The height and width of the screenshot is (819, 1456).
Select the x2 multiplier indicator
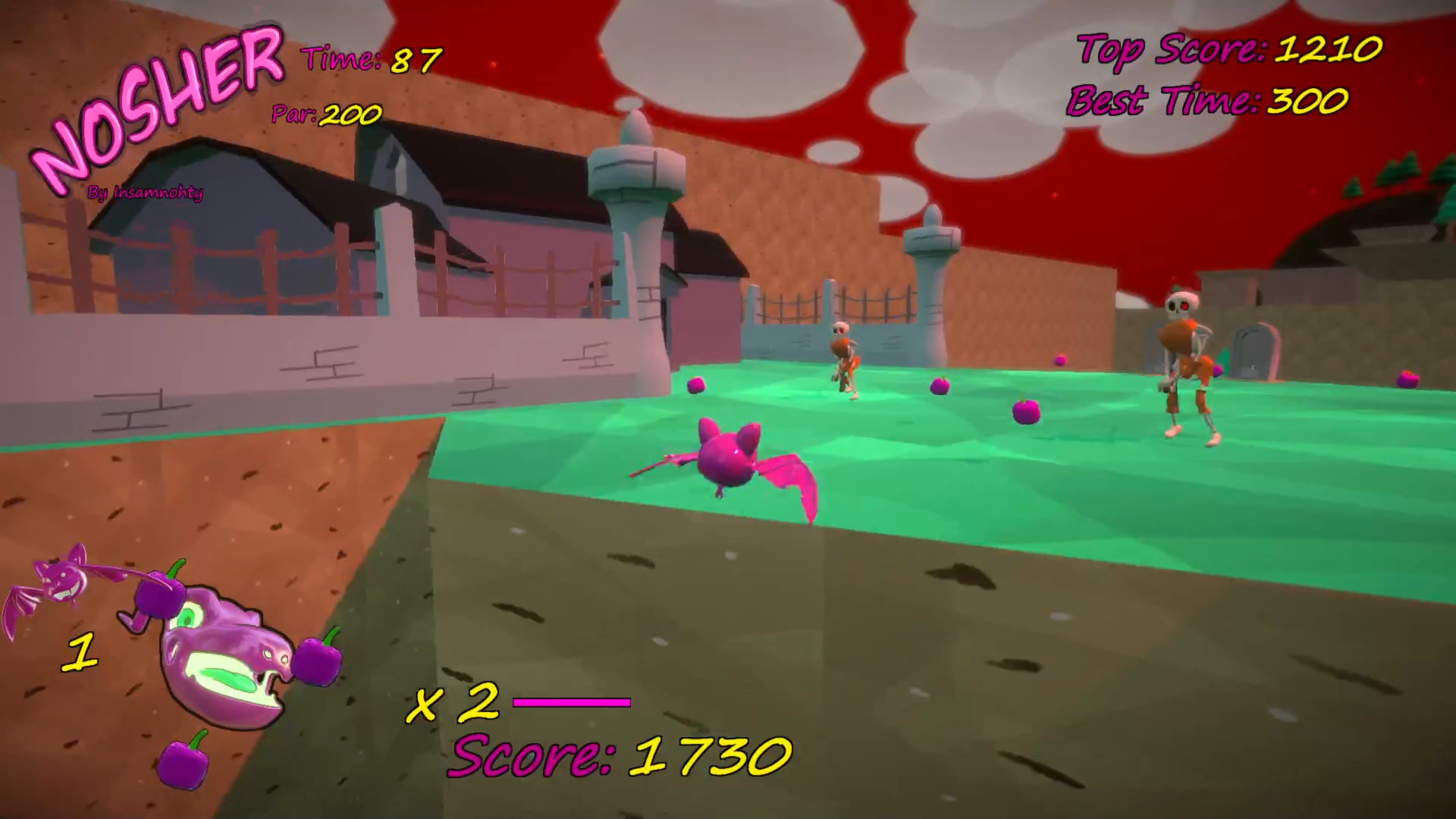pos(455,701)
